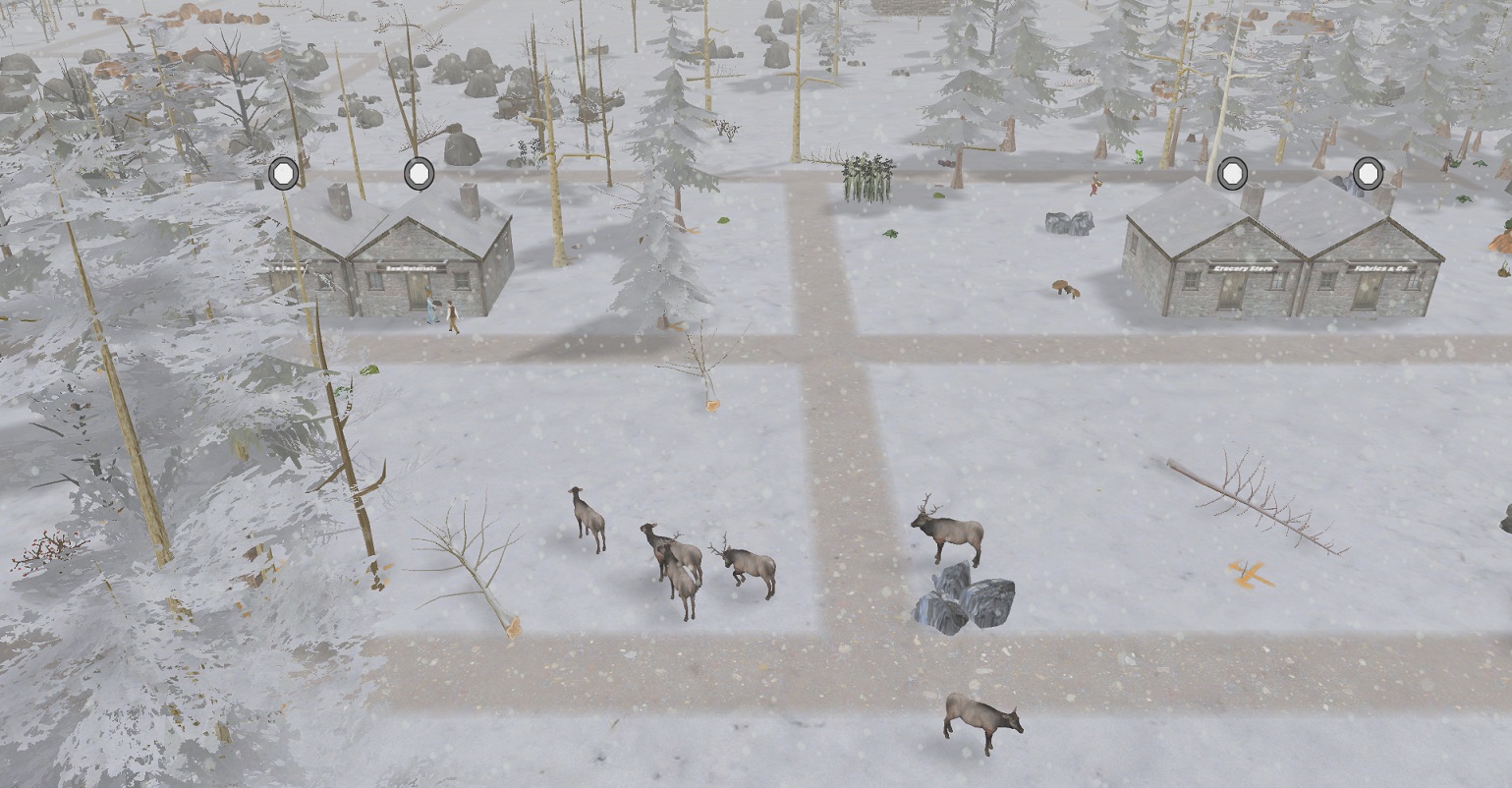Click the marker over the leftmost shop
Image resolution: width=1512 pixels, height=788 pixels.
pyautogui.click(x=284, y=173)
